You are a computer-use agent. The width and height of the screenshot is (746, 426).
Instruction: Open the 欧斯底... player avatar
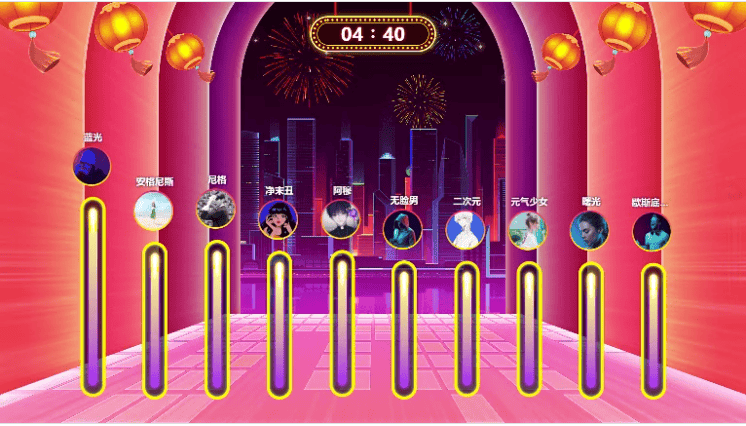pyautogui.click(x=652, y=231)
